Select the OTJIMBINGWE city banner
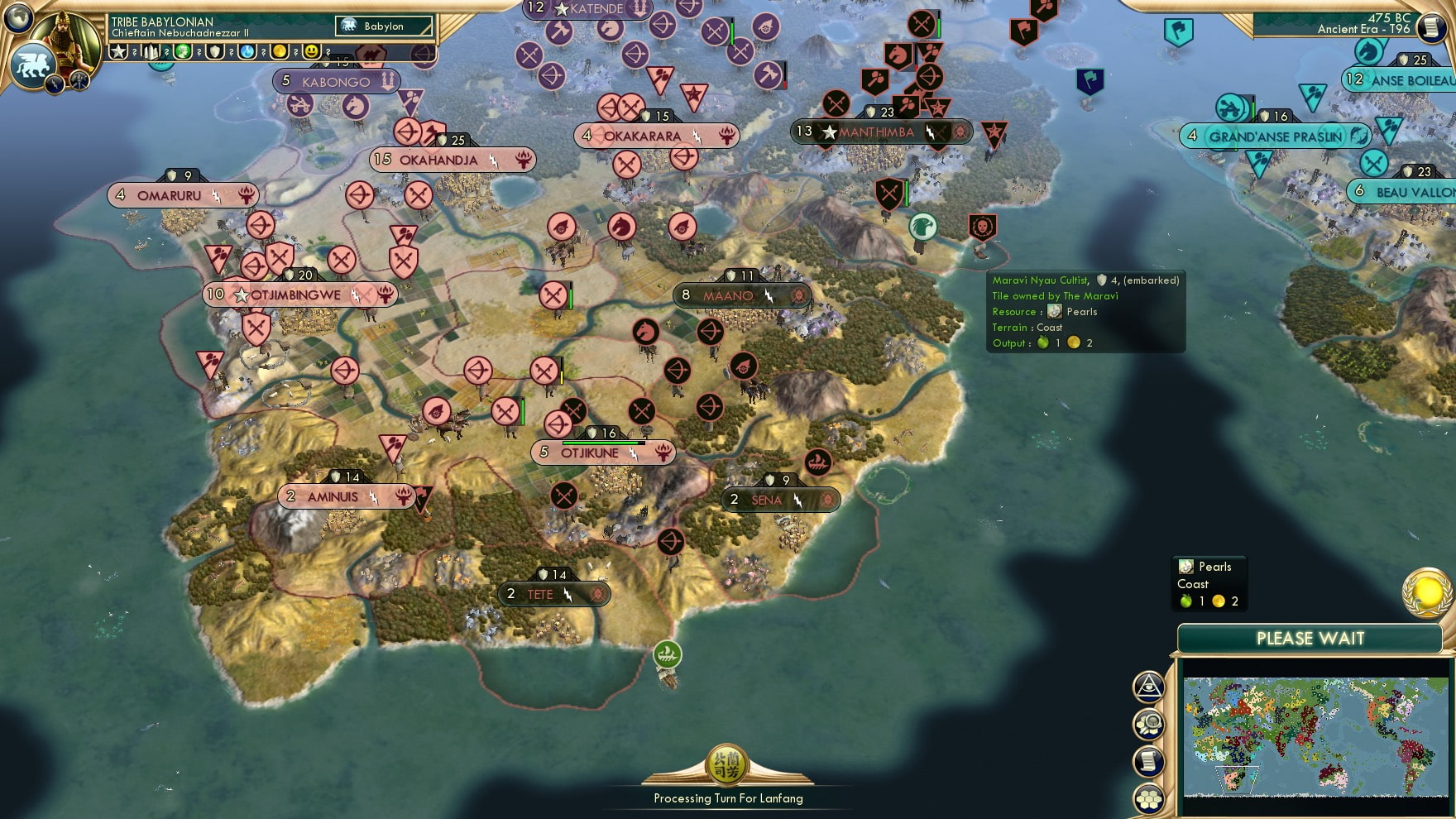Screen dimensions: 1456x819 [x=296, y=294]
